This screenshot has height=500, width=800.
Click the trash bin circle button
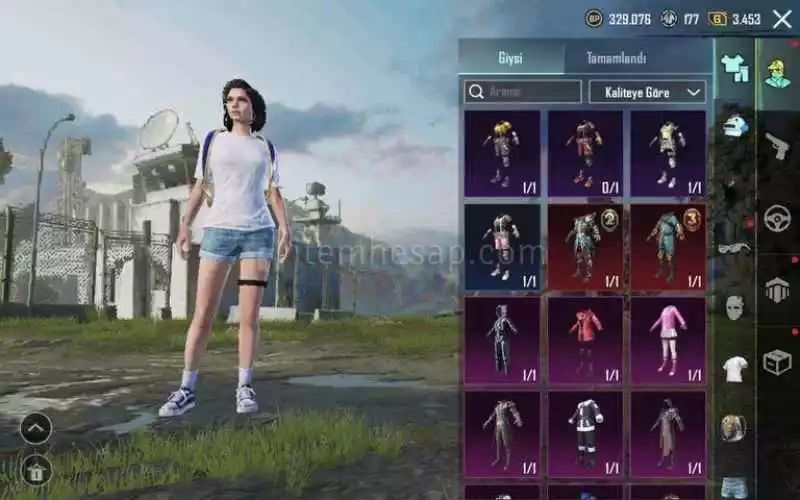pos(36,469)
